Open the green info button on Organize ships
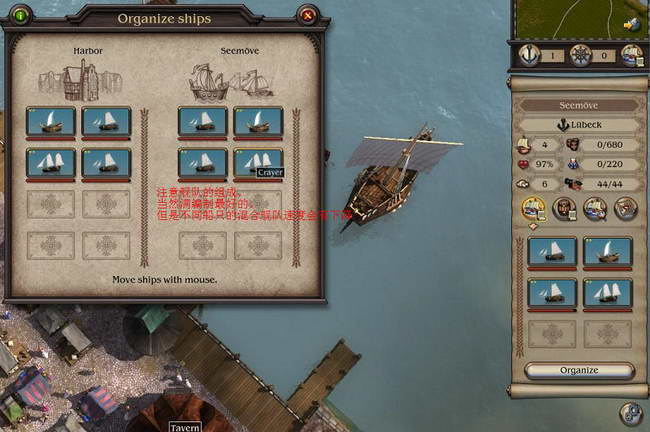This screenshot has width=650, height=432. [x=20, y=14]
